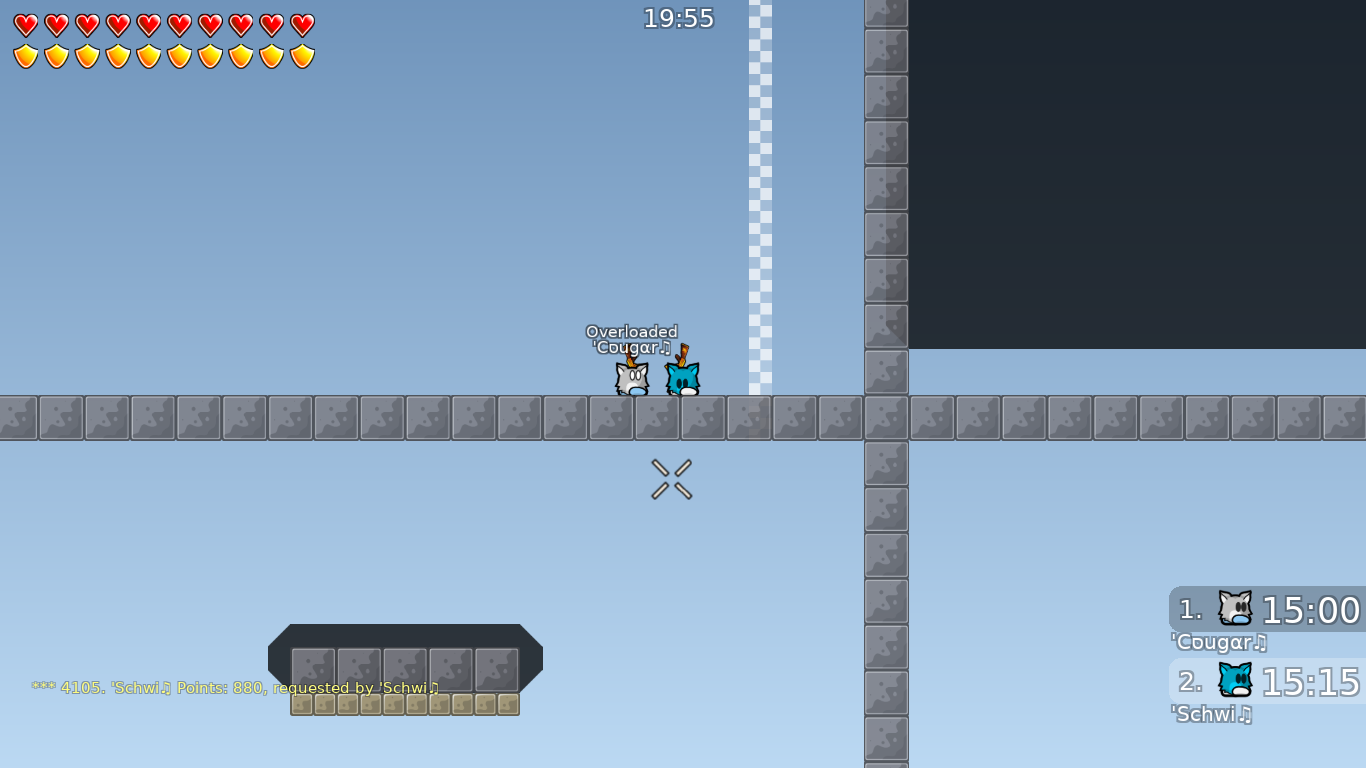This screenshot has width=1366, height=768.
Task: Click the yellow Points: 880 chat message
Action: [235, 688]
